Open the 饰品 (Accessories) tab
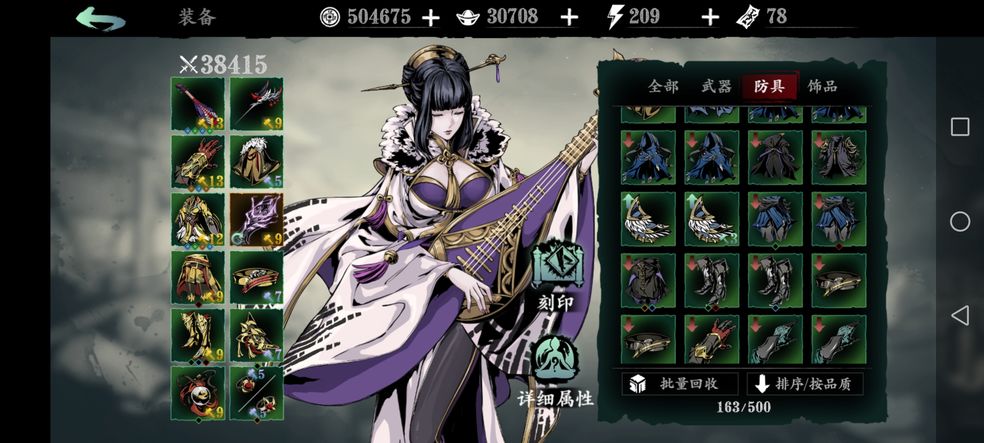The image size is (984, 443). click(x=822, y=87)
